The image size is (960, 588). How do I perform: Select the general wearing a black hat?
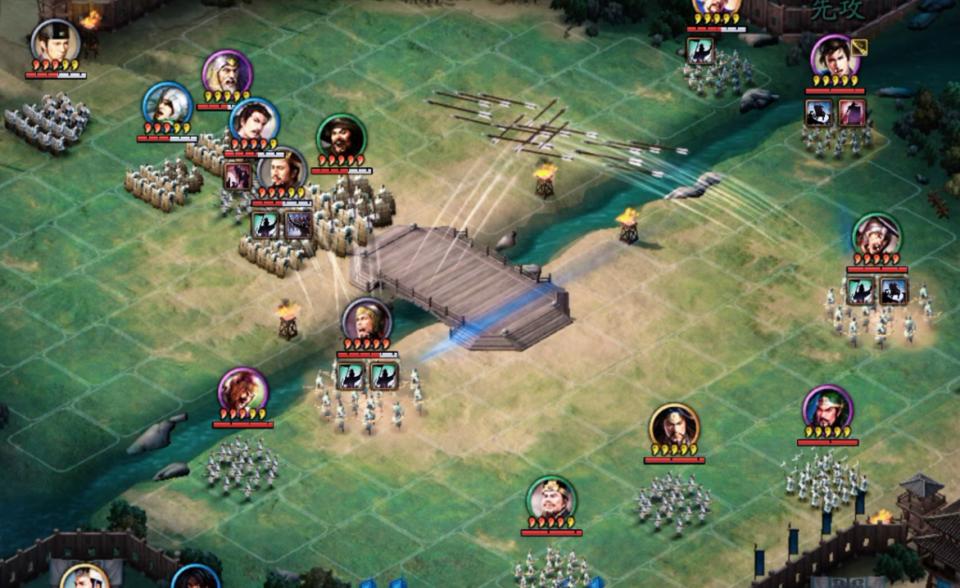(x=55, y=42)
